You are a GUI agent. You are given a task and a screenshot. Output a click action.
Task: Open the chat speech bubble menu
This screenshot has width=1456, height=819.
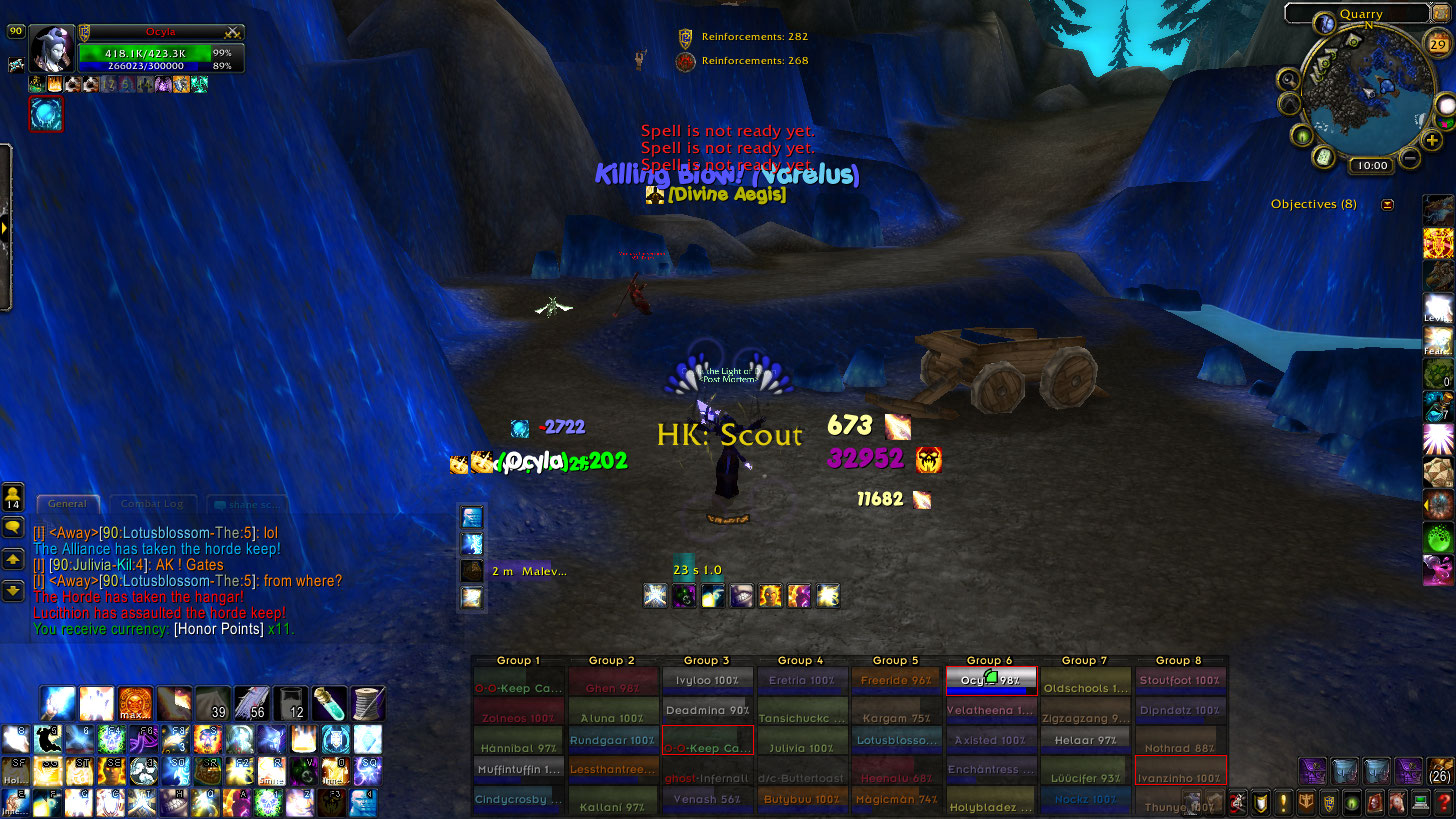click(13, 528)
